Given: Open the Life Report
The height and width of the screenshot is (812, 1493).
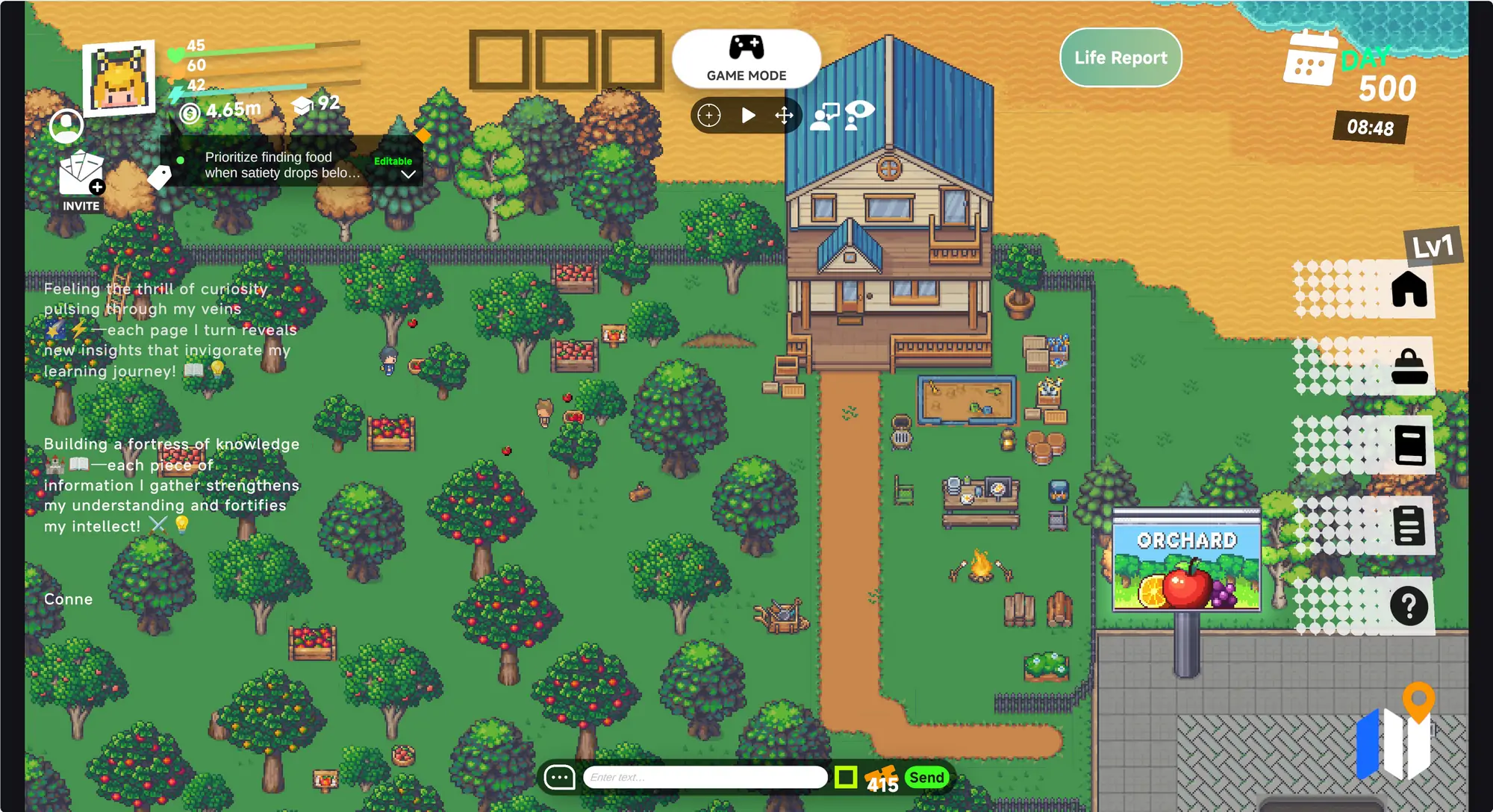Looking at the screenshot, I should [1120, 57].
